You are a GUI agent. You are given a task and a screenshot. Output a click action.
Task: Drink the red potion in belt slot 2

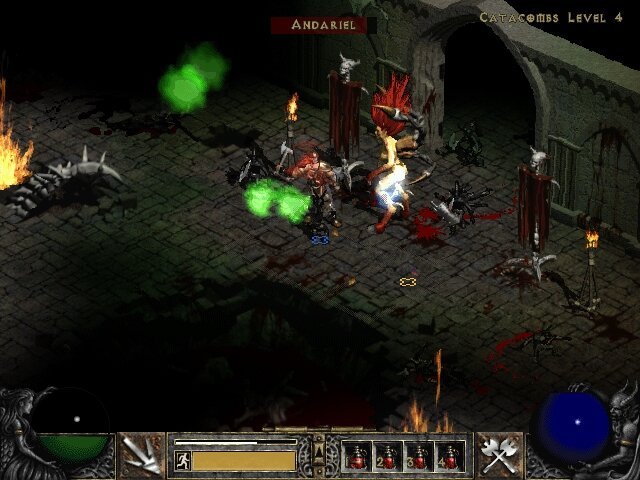(x=387, y=456)
